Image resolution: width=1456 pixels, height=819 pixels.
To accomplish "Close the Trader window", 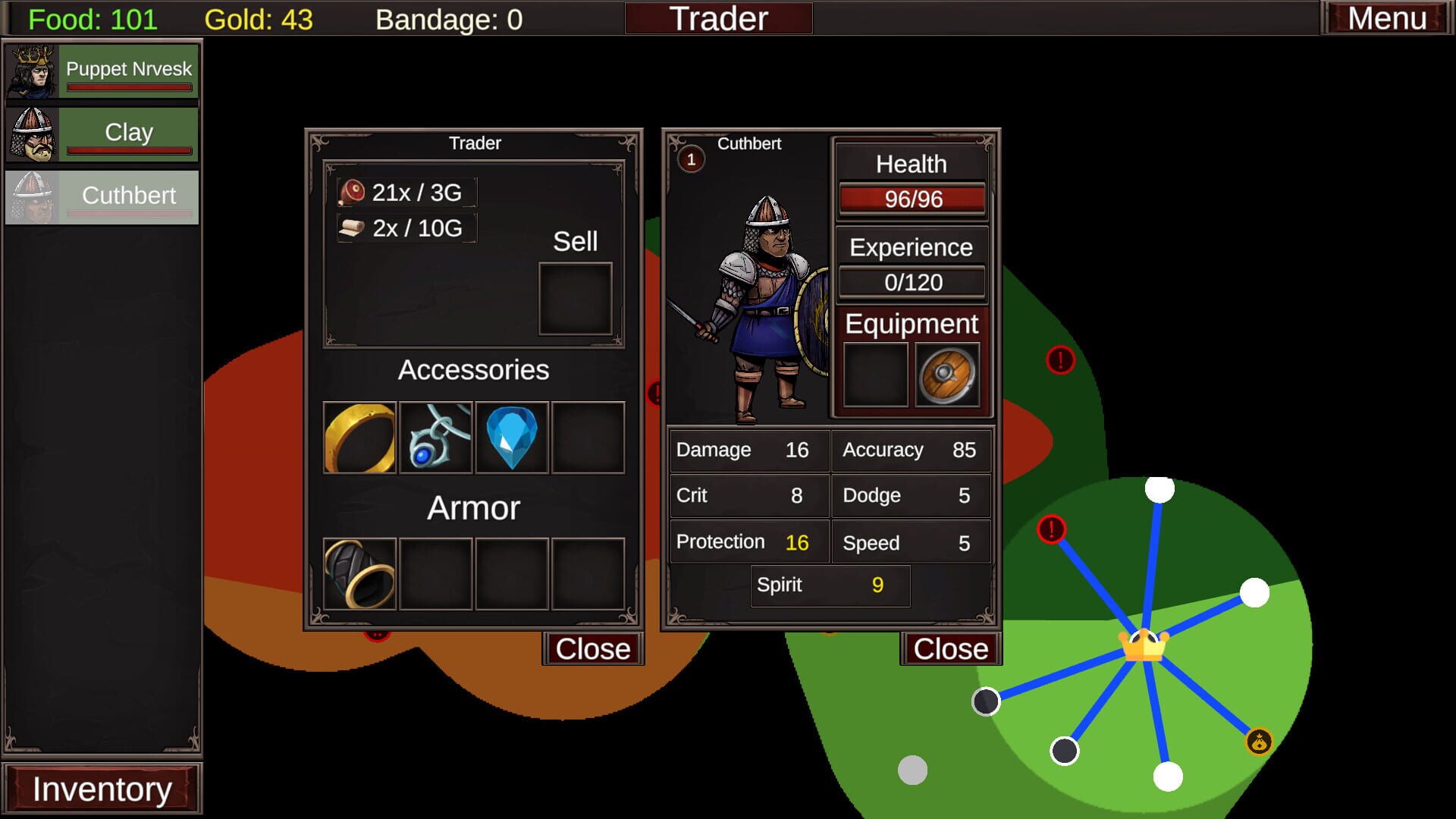I will coord(593,648).
